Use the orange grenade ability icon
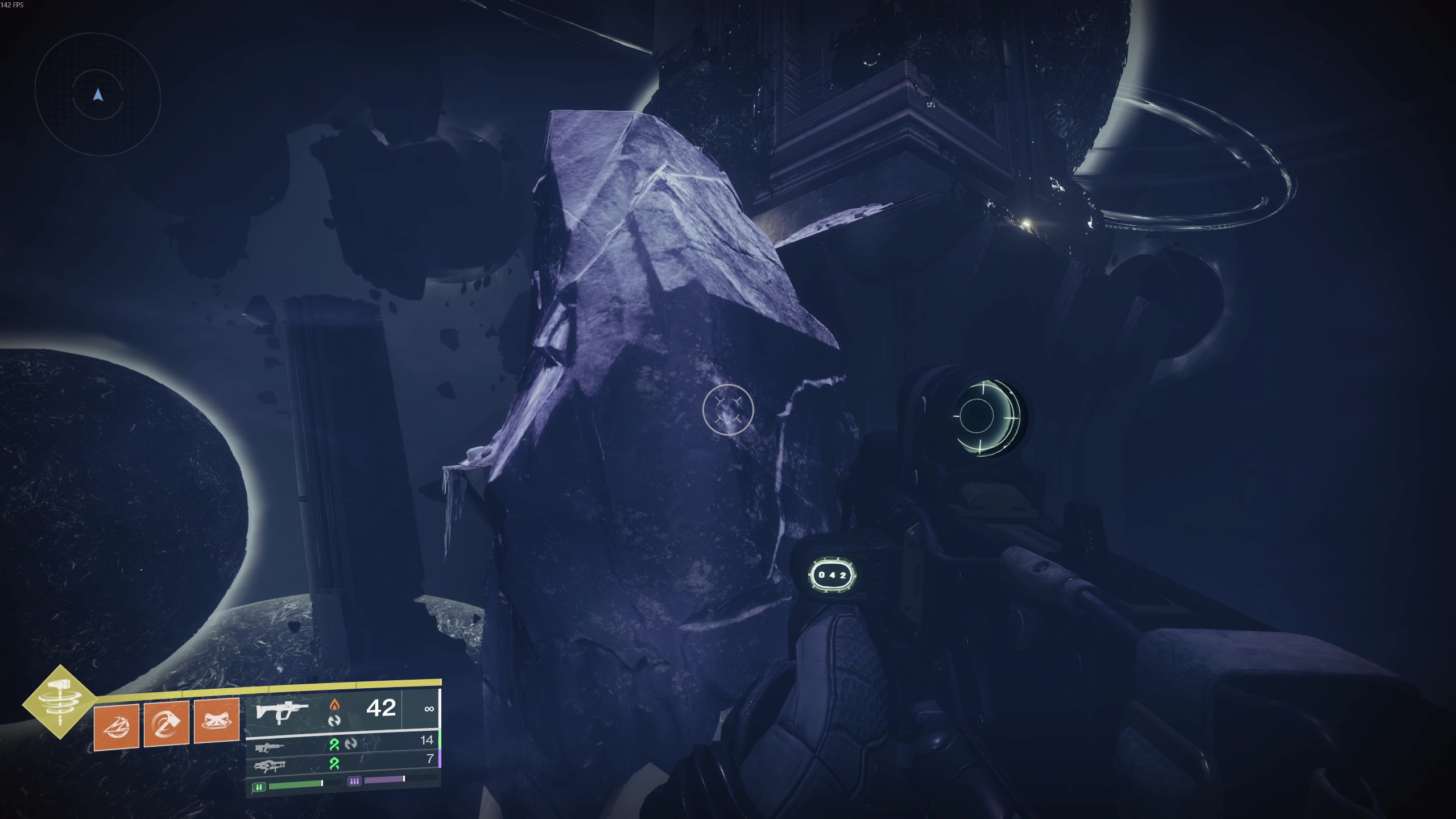Screen dimensions: 1456x819 [117, 726]
